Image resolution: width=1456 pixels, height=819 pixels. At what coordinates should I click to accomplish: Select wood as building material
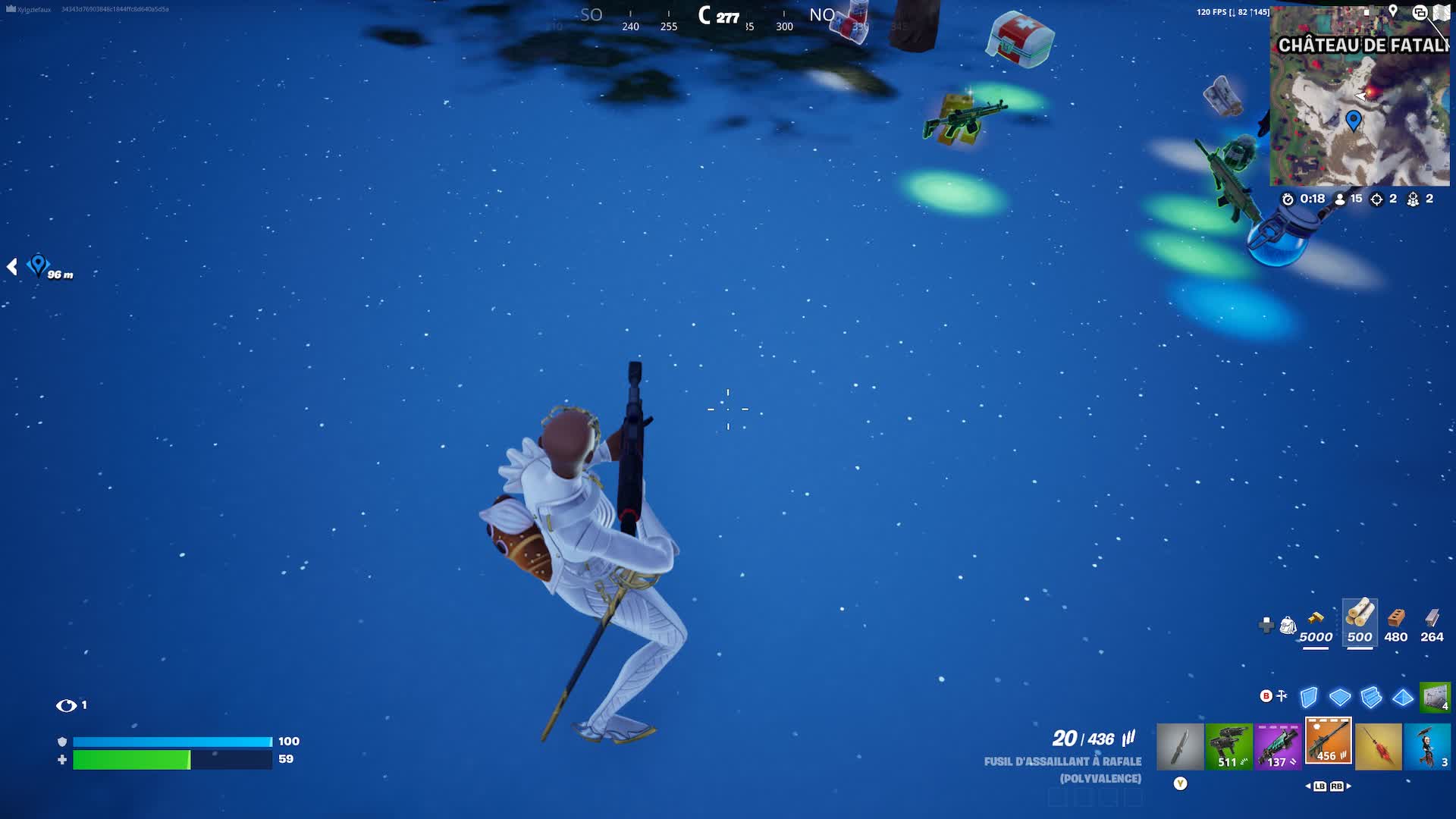1360,615
